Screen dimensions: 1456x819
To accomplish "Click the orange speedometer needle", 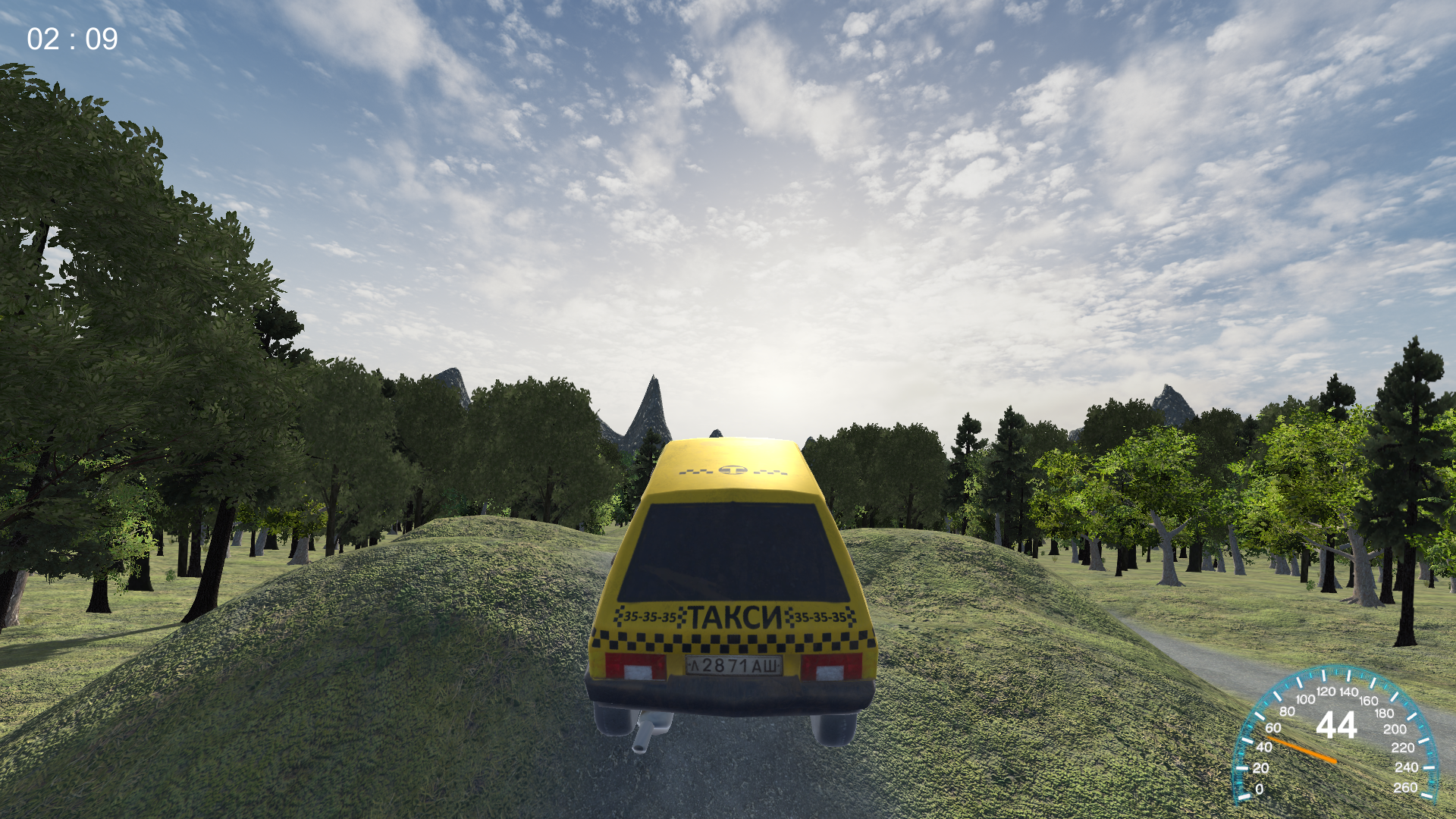I will click(1301, 749).
